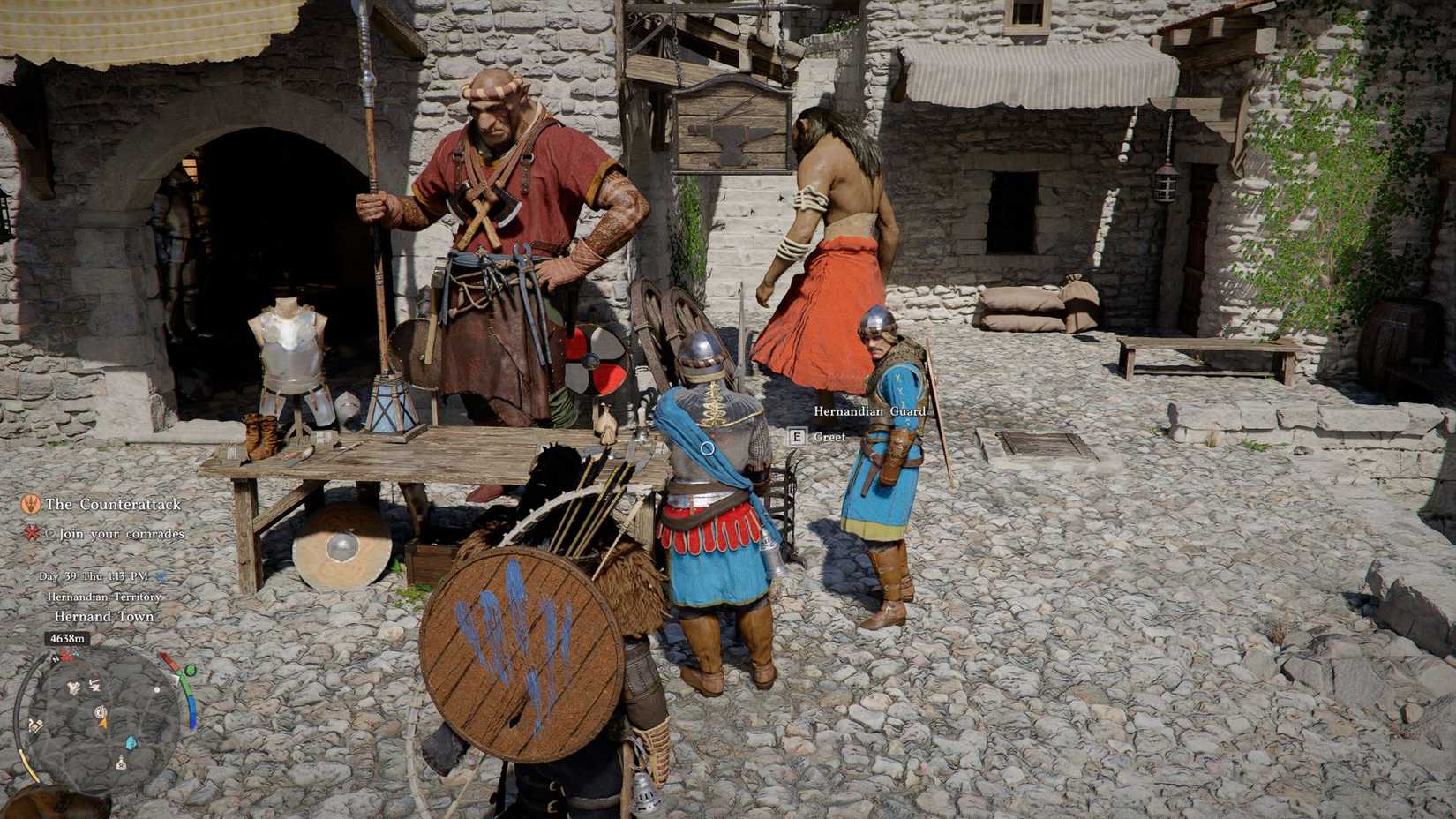1456x819 pixels.
Task: Select the Hernand Town location label
Action: pyautogui.click(x=104, y=616)
